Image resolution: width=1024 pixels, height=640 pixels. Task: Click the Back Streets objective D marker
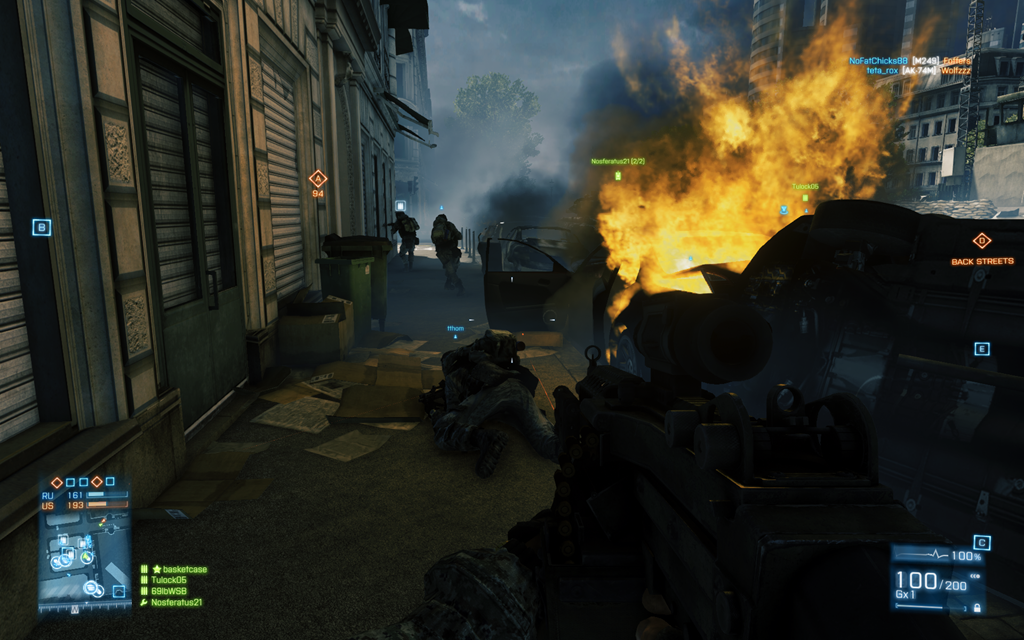click(x=981, y=241)
